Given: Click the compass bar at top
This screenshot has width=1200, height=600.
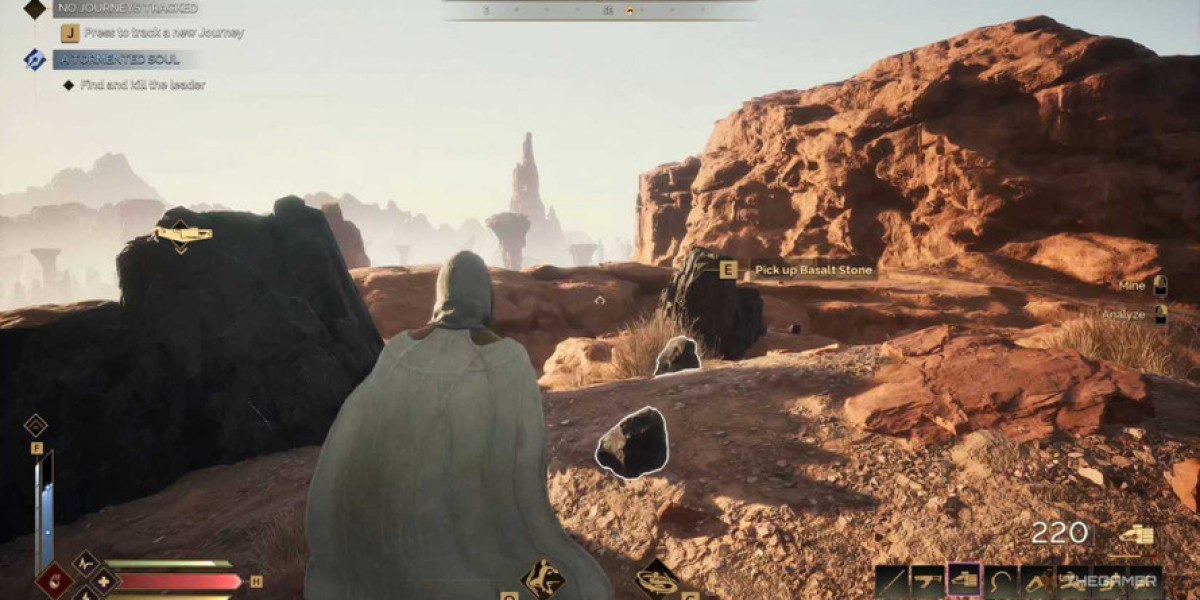Looking at the screenshot, I should pyautogui.click(x=600, y=10).
